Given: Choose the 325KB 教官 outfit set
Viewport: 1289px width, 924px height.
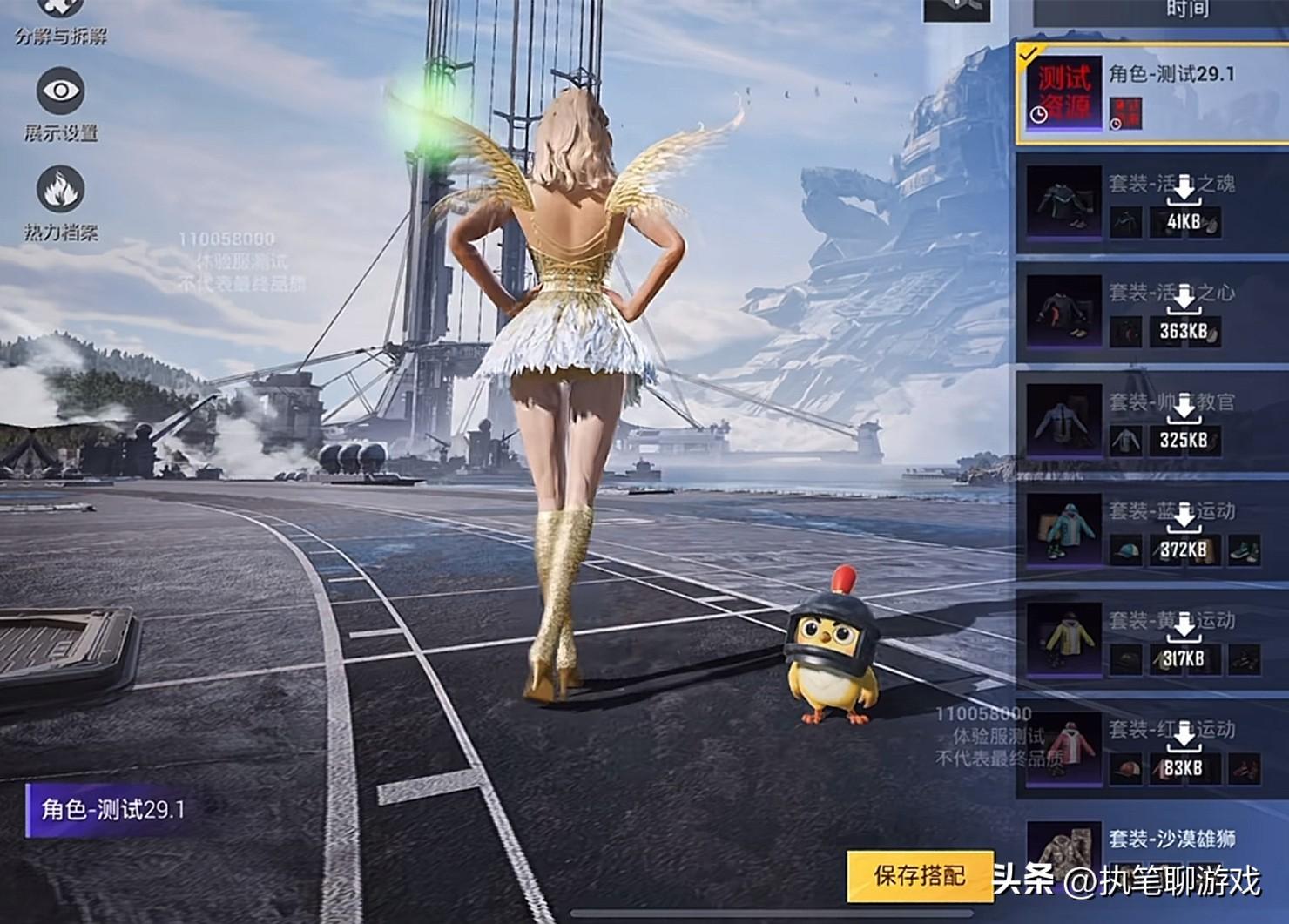Looking at the screenshot, I should pos(1151,423).
